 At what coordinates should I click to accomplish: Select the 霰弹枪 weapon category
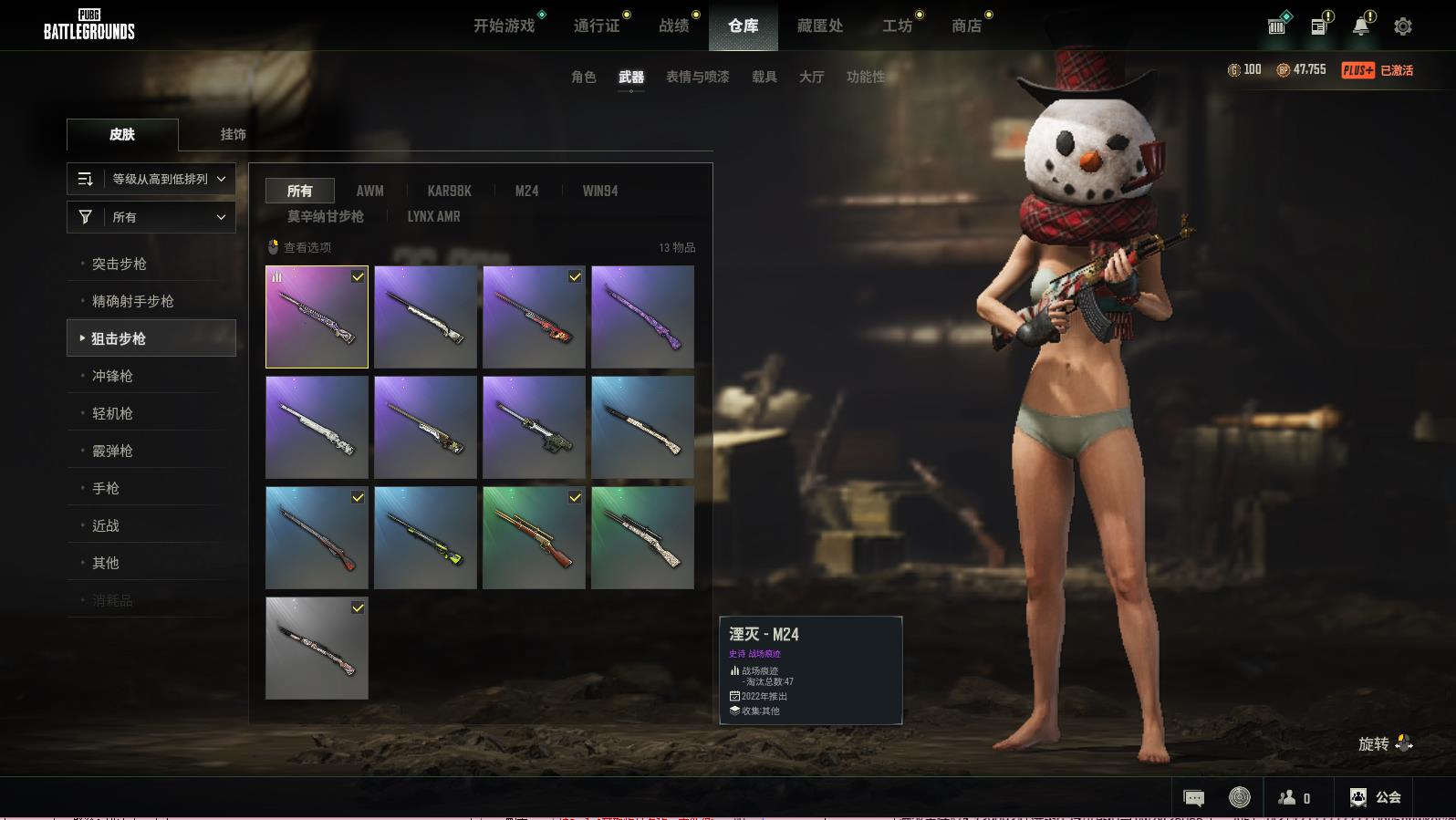pos(112,451)
